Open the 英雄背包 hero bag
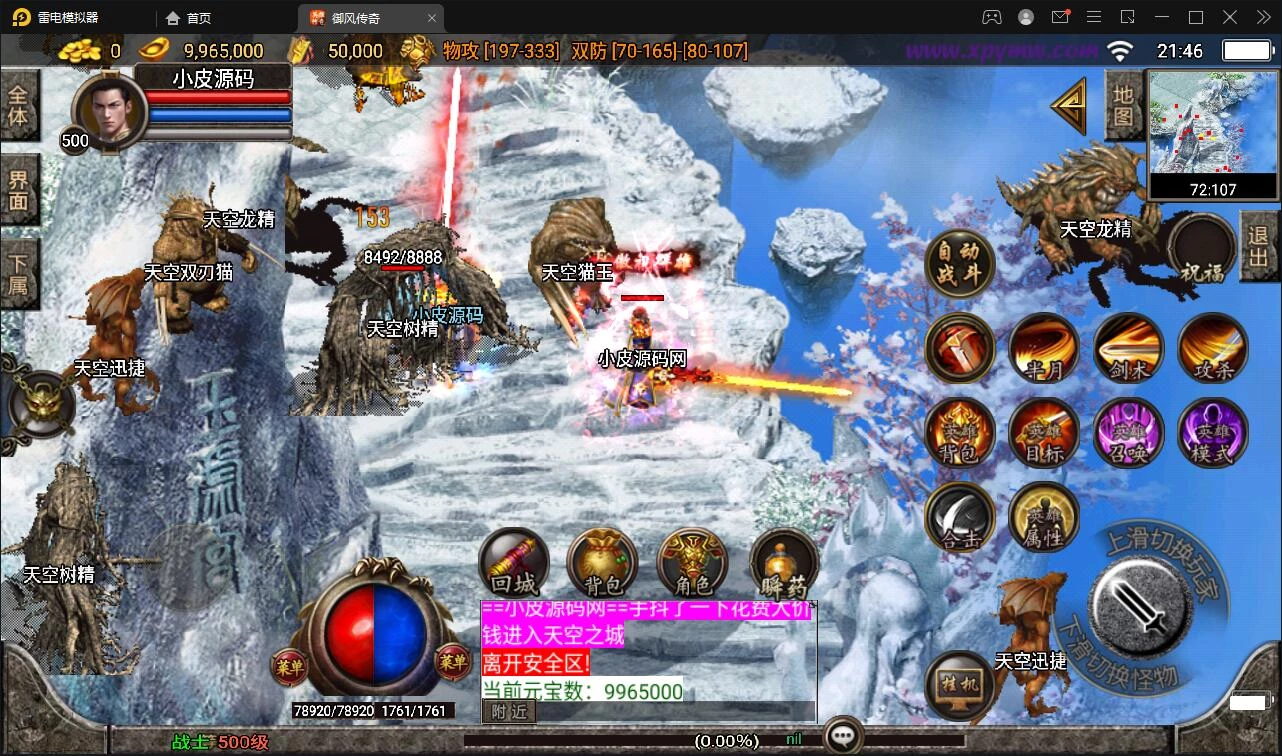1282x756 pixels. [959, 432]
